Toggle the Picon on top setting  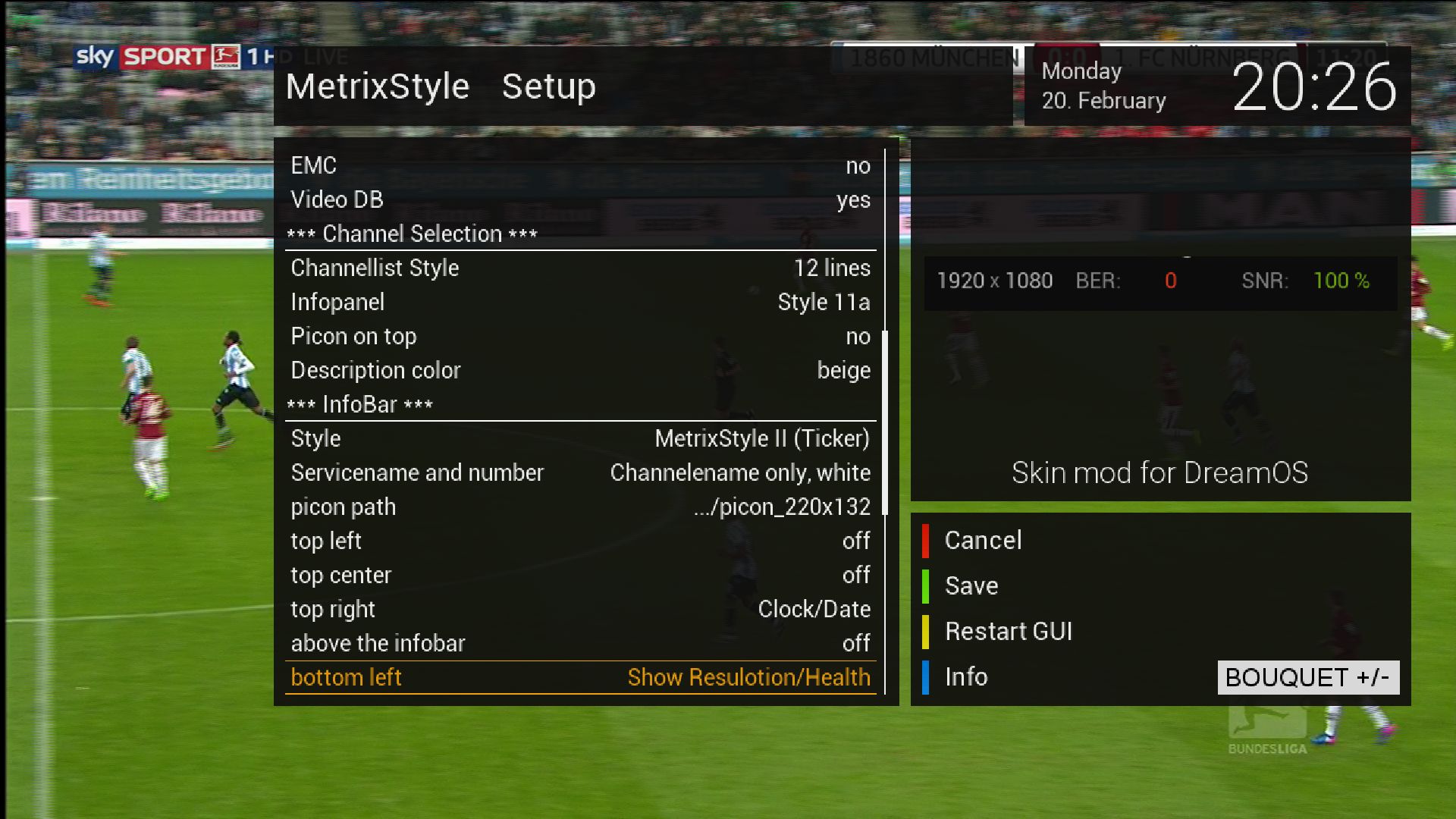point(580,336)
